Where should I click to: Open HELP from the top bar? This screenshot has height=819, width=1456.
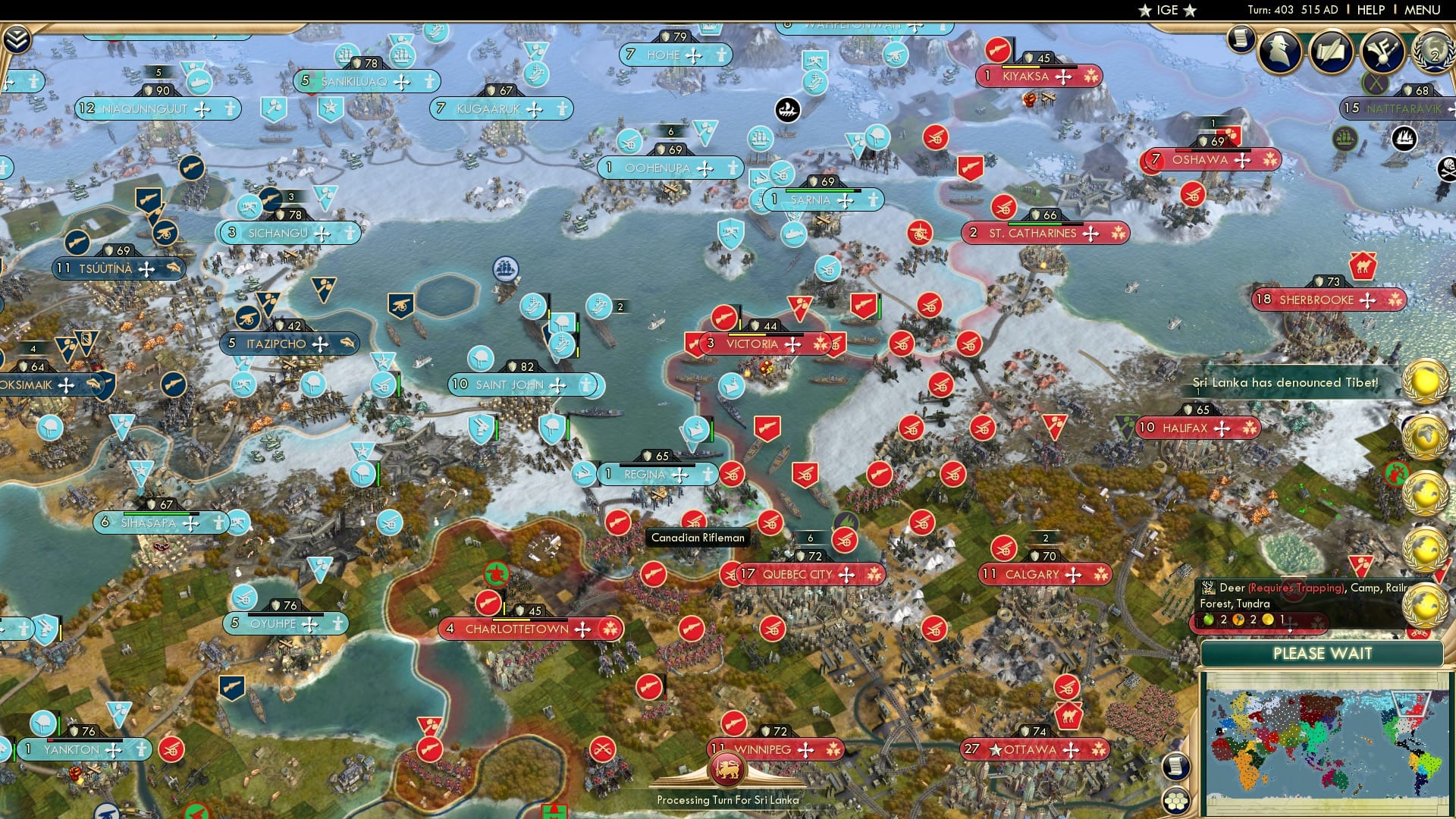pyautogui.click(x=1368, y=9)
